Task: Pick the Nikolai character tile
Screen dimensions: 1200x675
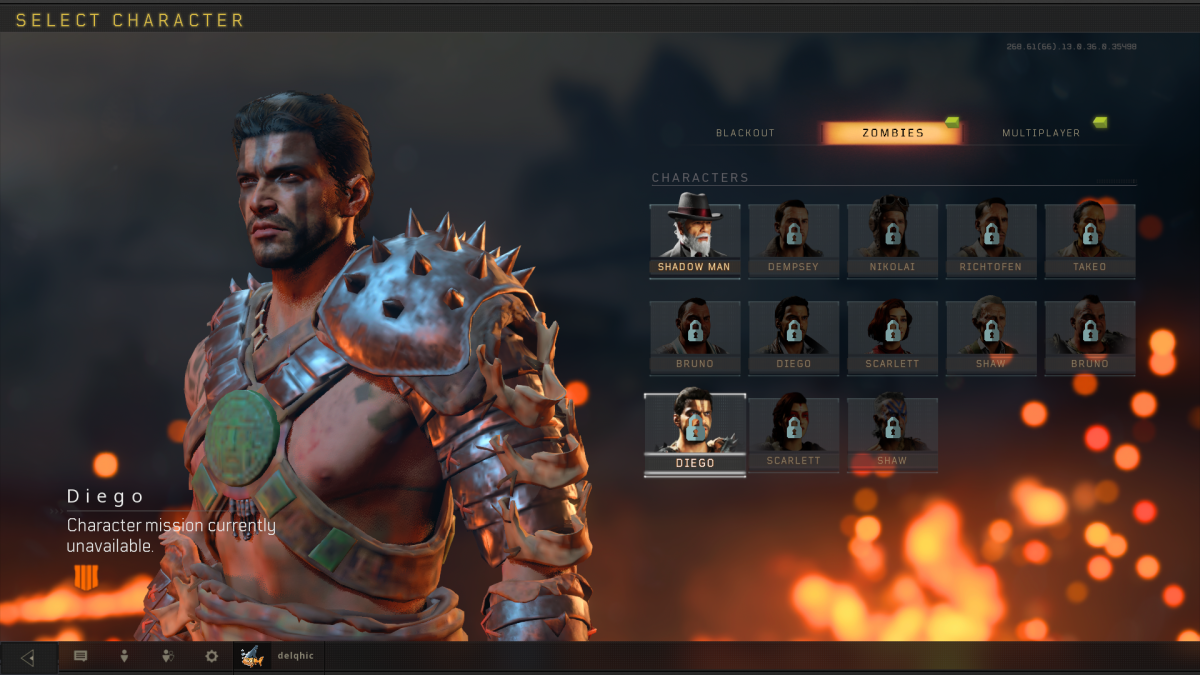Action: tap(892, 240)
